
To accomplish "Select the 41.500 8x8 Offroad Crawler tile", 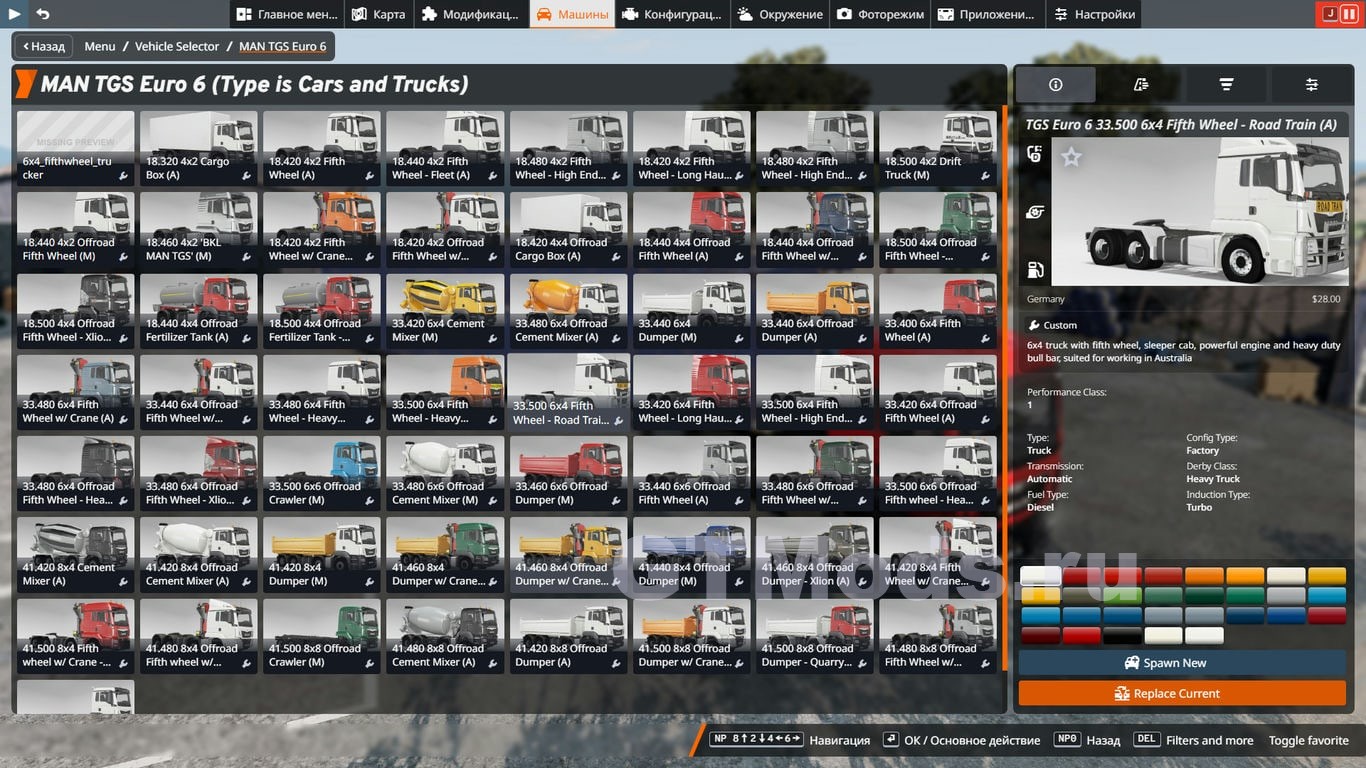I will click(321, 635).
